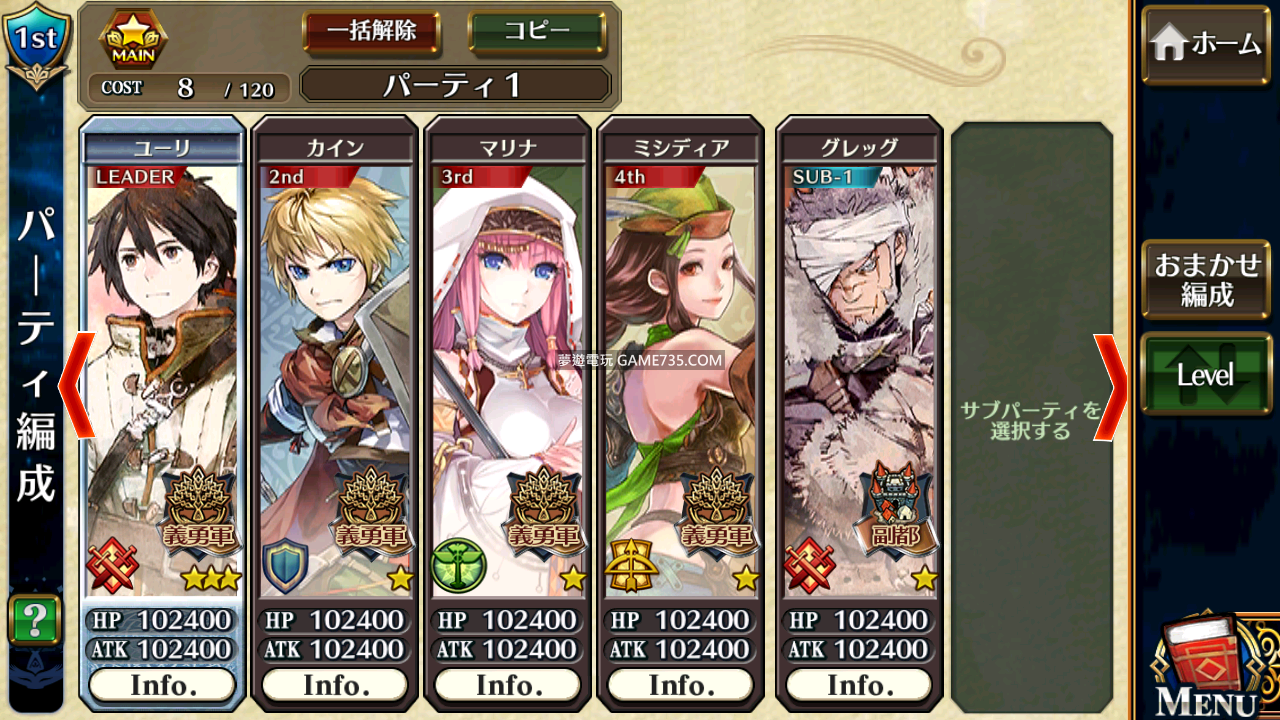The width and height of the screenshot is (1280, 720).
Task: Open the ホーム home screen
Action: pos(1206,45)
